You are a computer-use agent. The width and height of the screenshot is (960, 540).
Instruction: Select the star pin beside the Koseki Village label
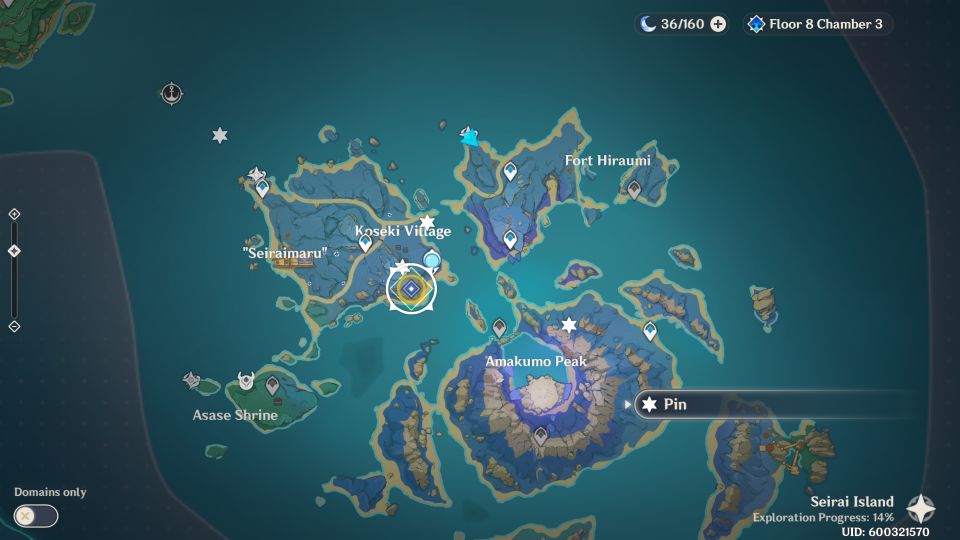pos(427,222)
